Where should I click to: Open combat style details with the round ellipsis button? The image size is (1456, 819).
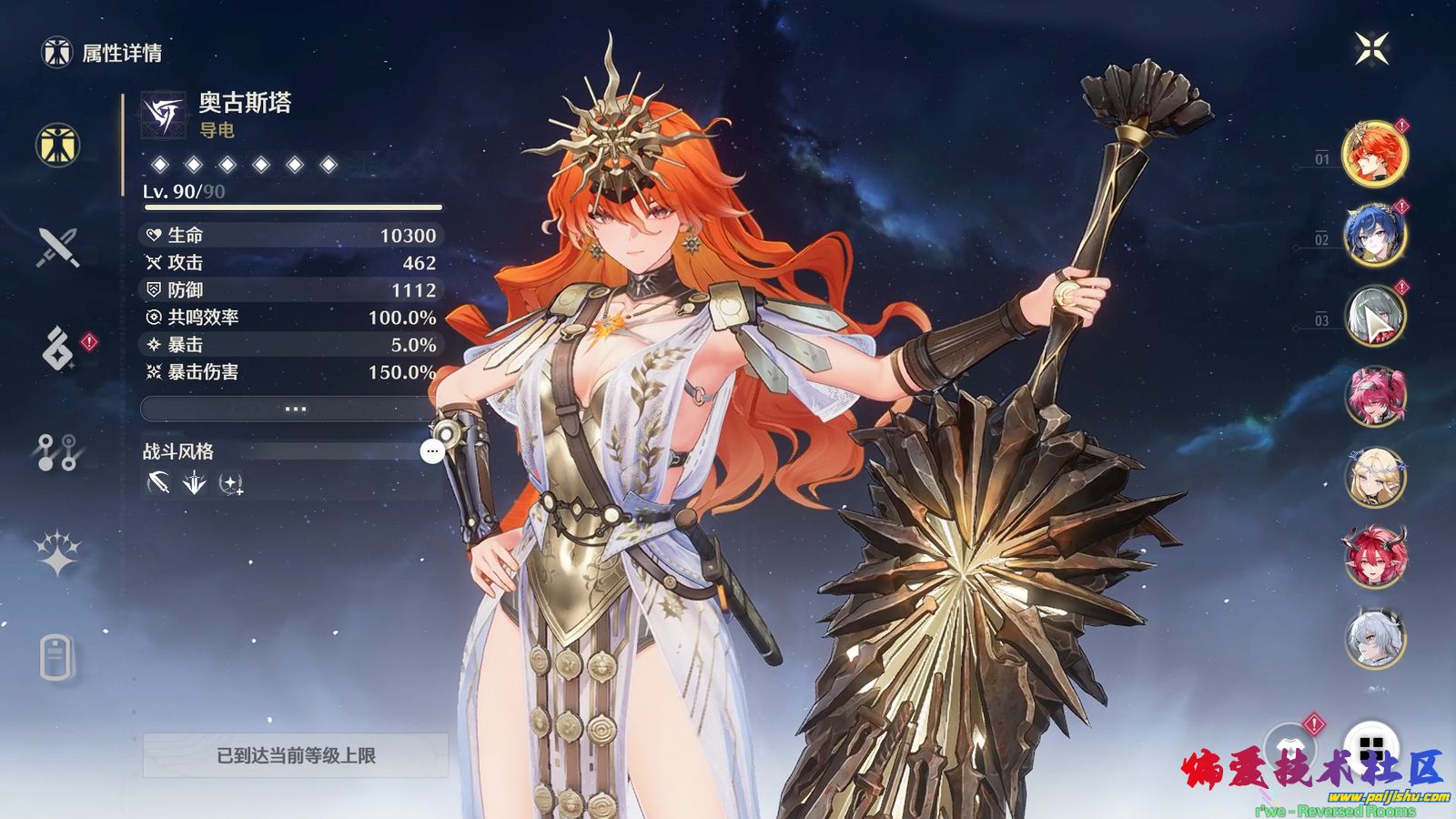pyautogui.click(x=432, y=450)
